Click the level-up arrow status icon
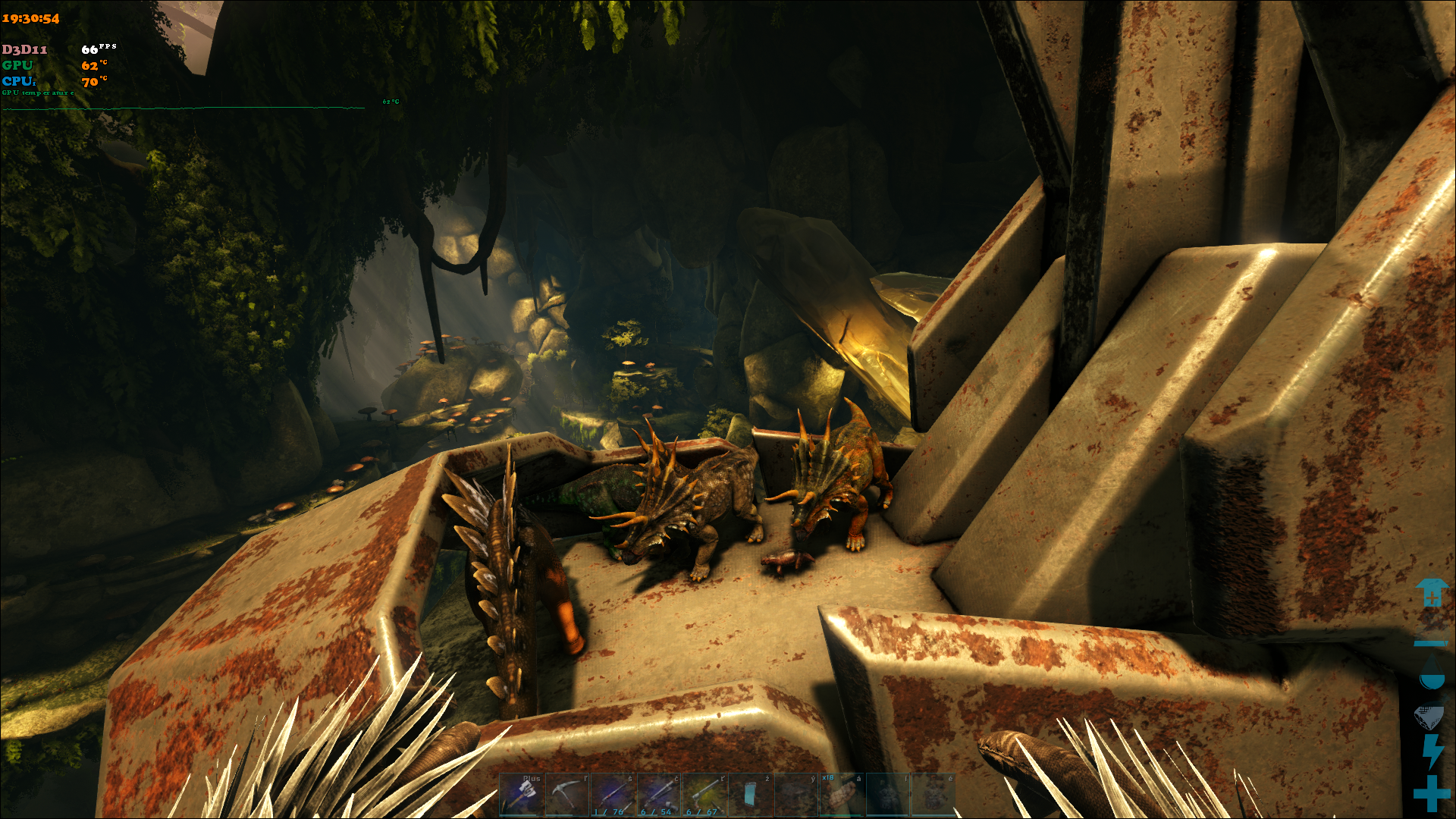 [1431, 593]
